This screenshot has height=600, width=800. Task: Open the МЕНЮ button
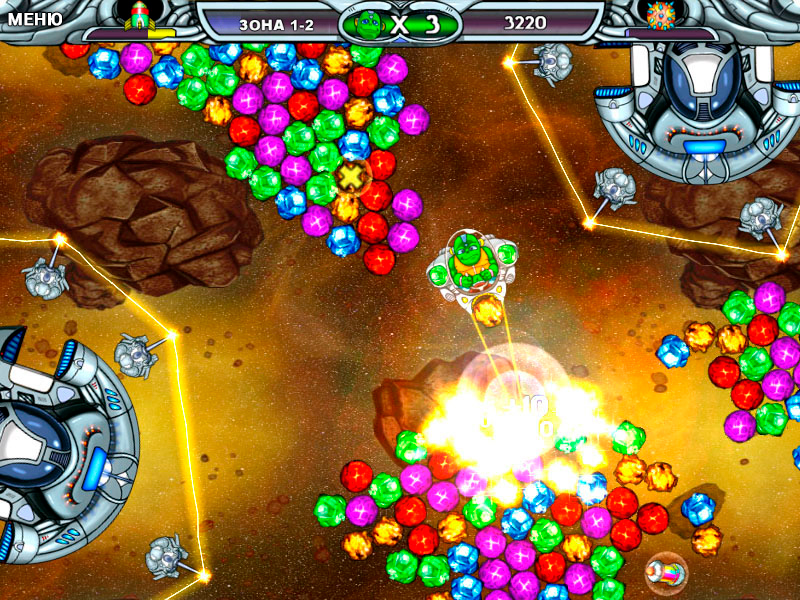(x=34, y=18)
